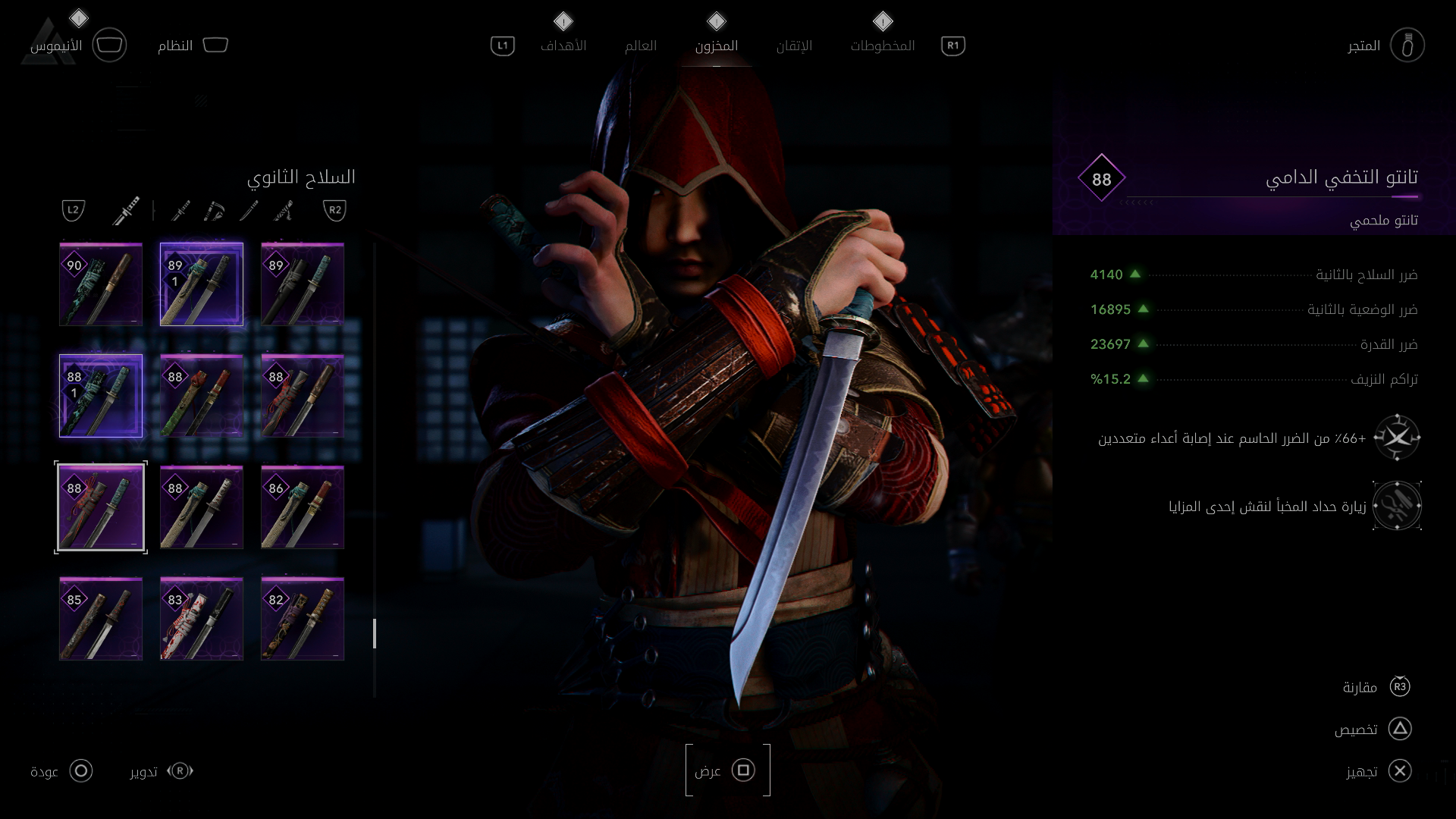The image size is (1456, 819).
Task: Pick the level 88 tanto with green scabbard
Action: pyautogui.click(x=202, y=396)
